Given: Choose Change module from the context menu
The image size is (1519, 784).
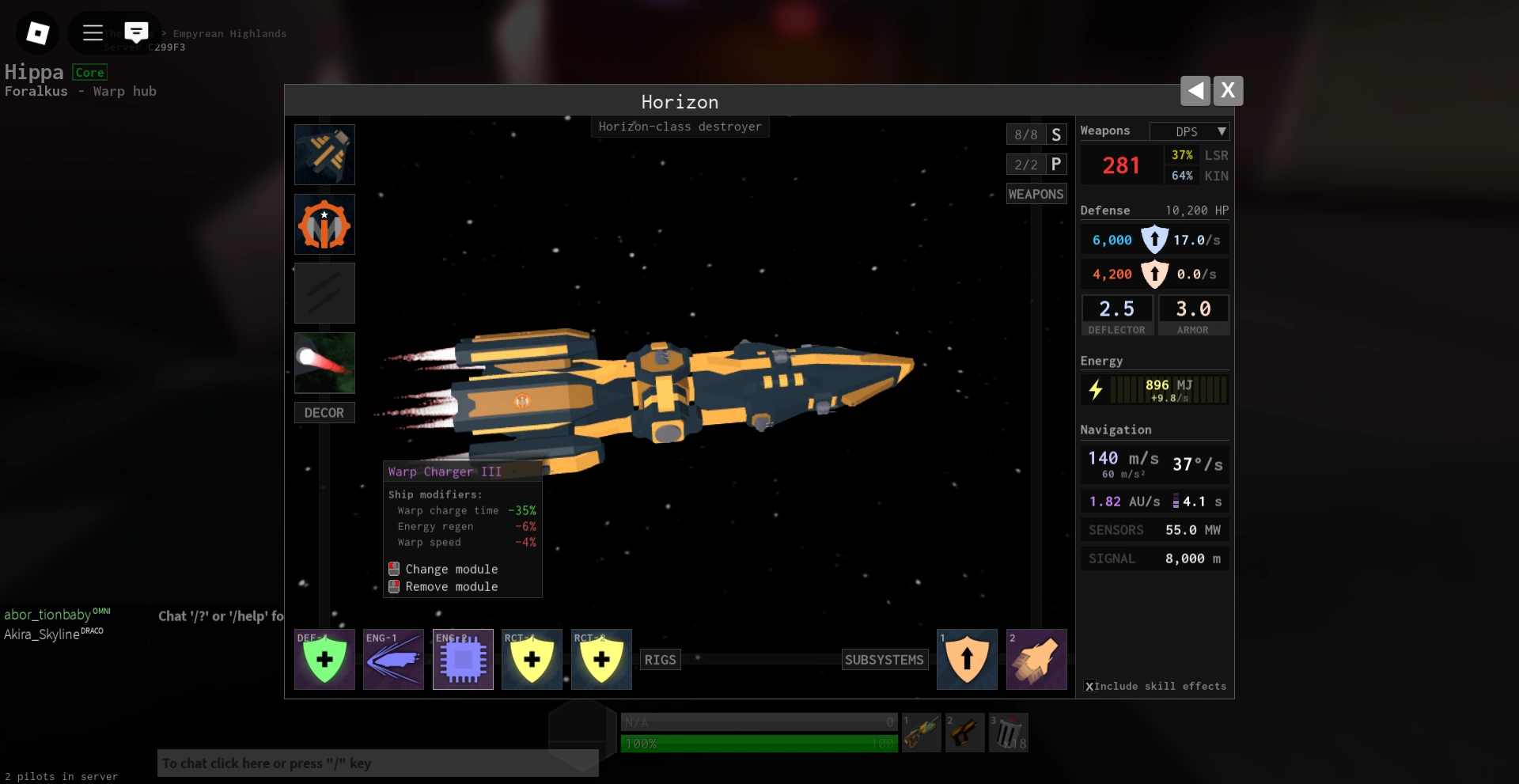Looking at the screenshot, I should click(x=451, y=569).
